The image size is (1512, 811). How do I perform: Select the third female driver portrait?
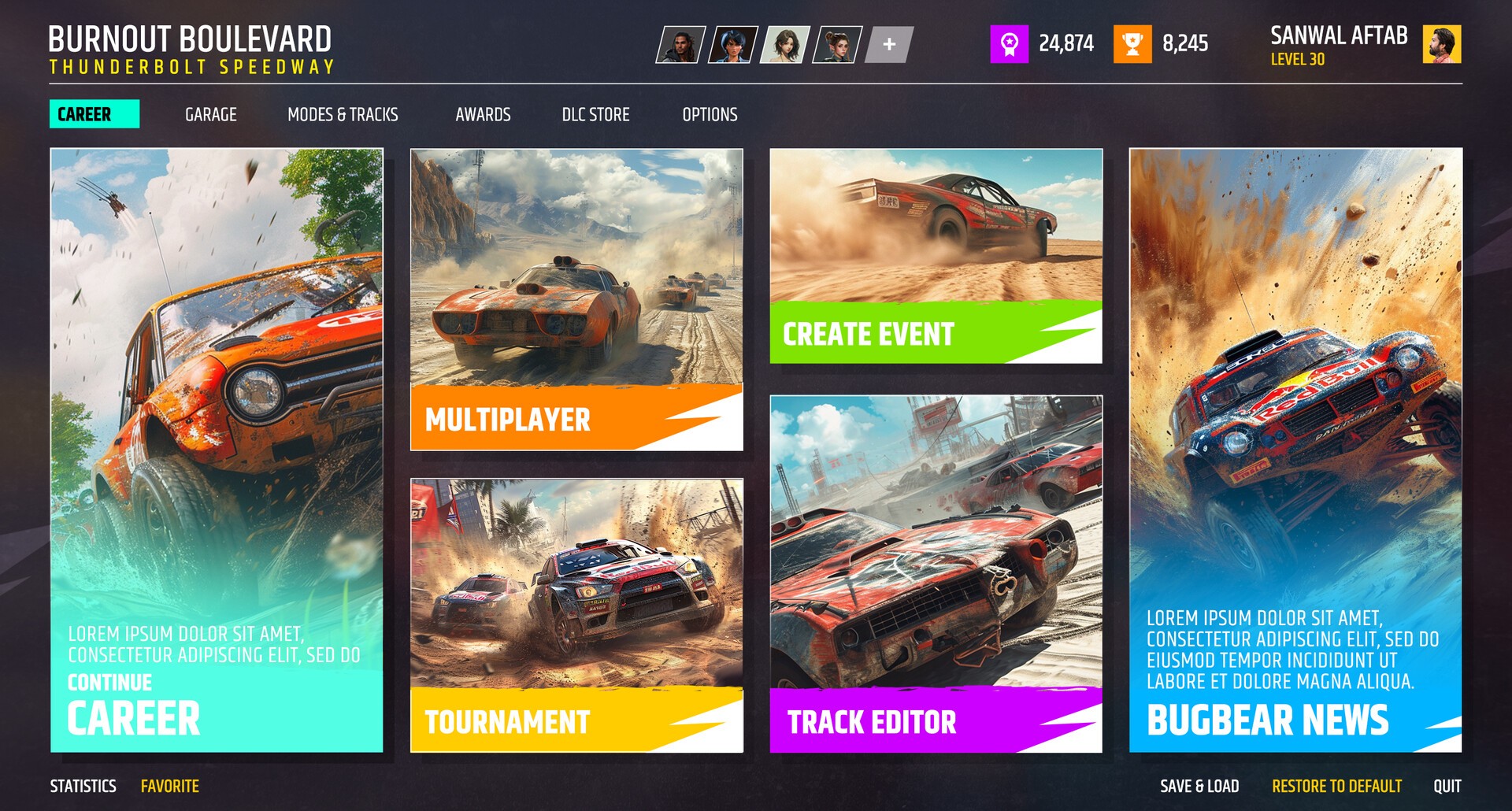[x=784, y=46]
